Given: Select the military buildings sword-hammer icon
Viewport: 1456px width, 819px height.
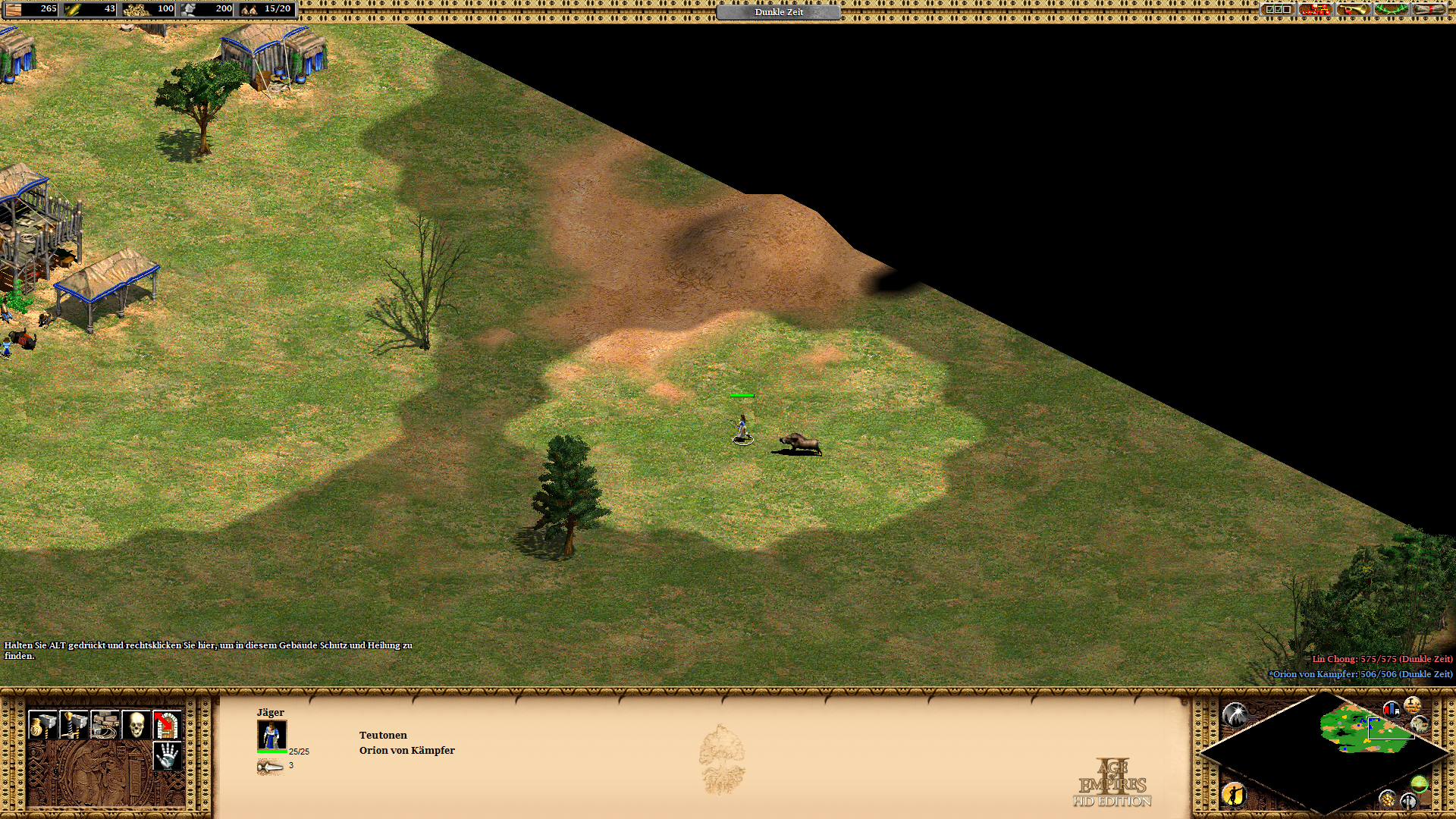Looking at the screenshot, I should point(74,725).
